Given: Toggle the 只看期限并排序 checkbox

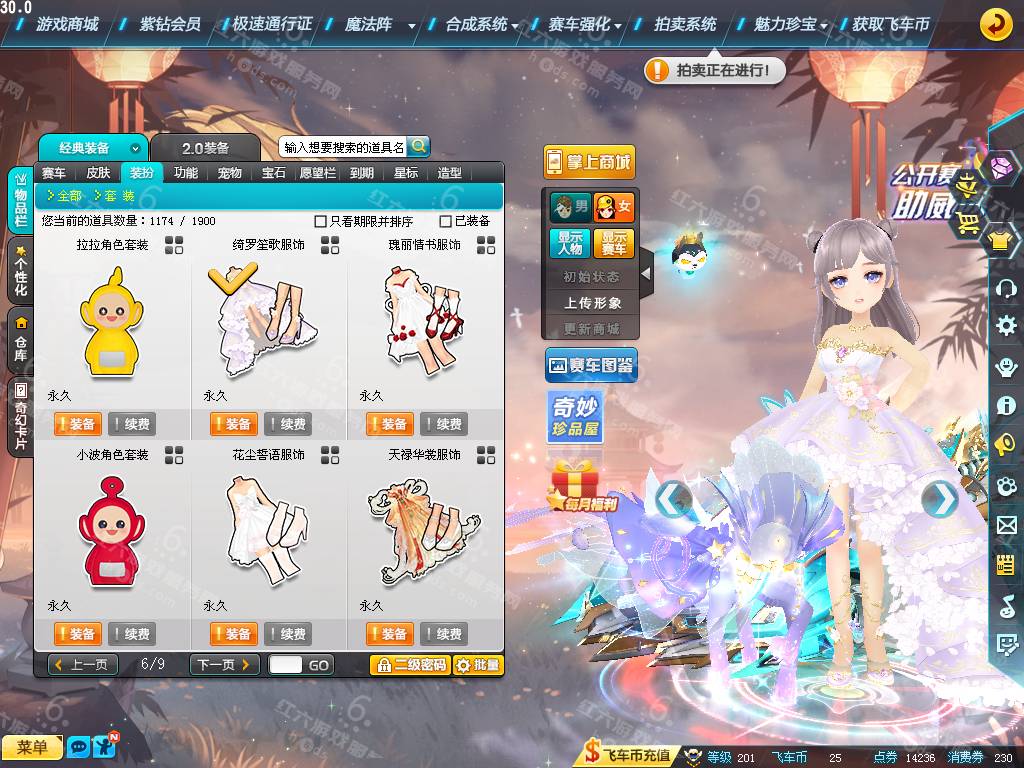Looking at the screenshot, I should tap(321, 221).
